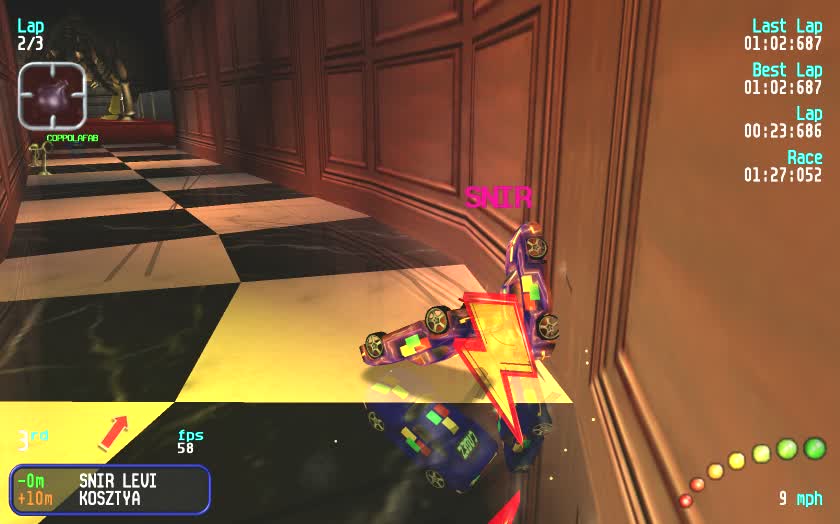Select SNIR LEVI in the racer list
840x524 pixels.
[117, 481]
